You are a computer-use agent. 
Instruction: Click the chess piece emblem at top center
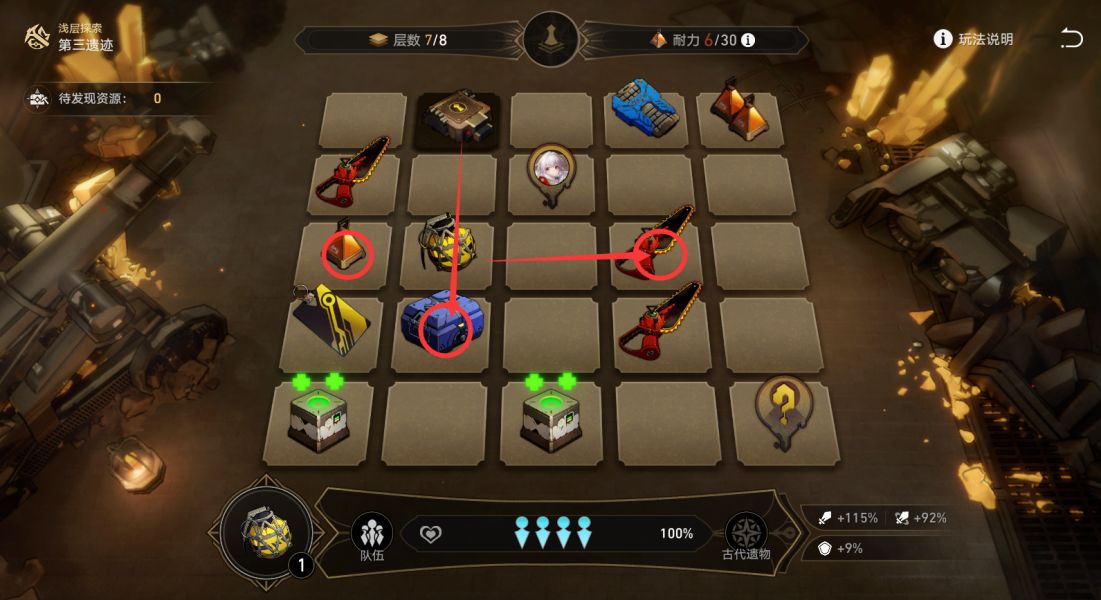click(x=551, y=40)
